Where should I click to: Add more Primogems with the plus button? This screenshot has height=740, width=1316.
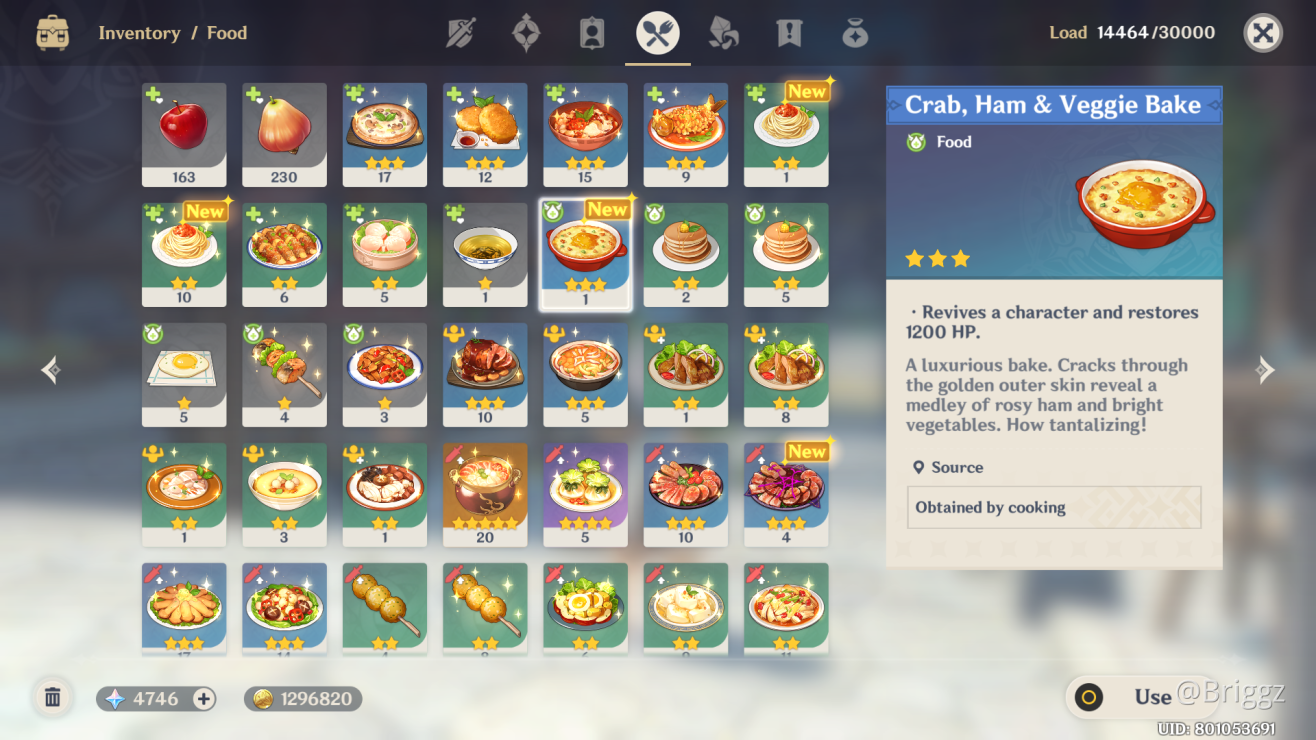point(204,699)
